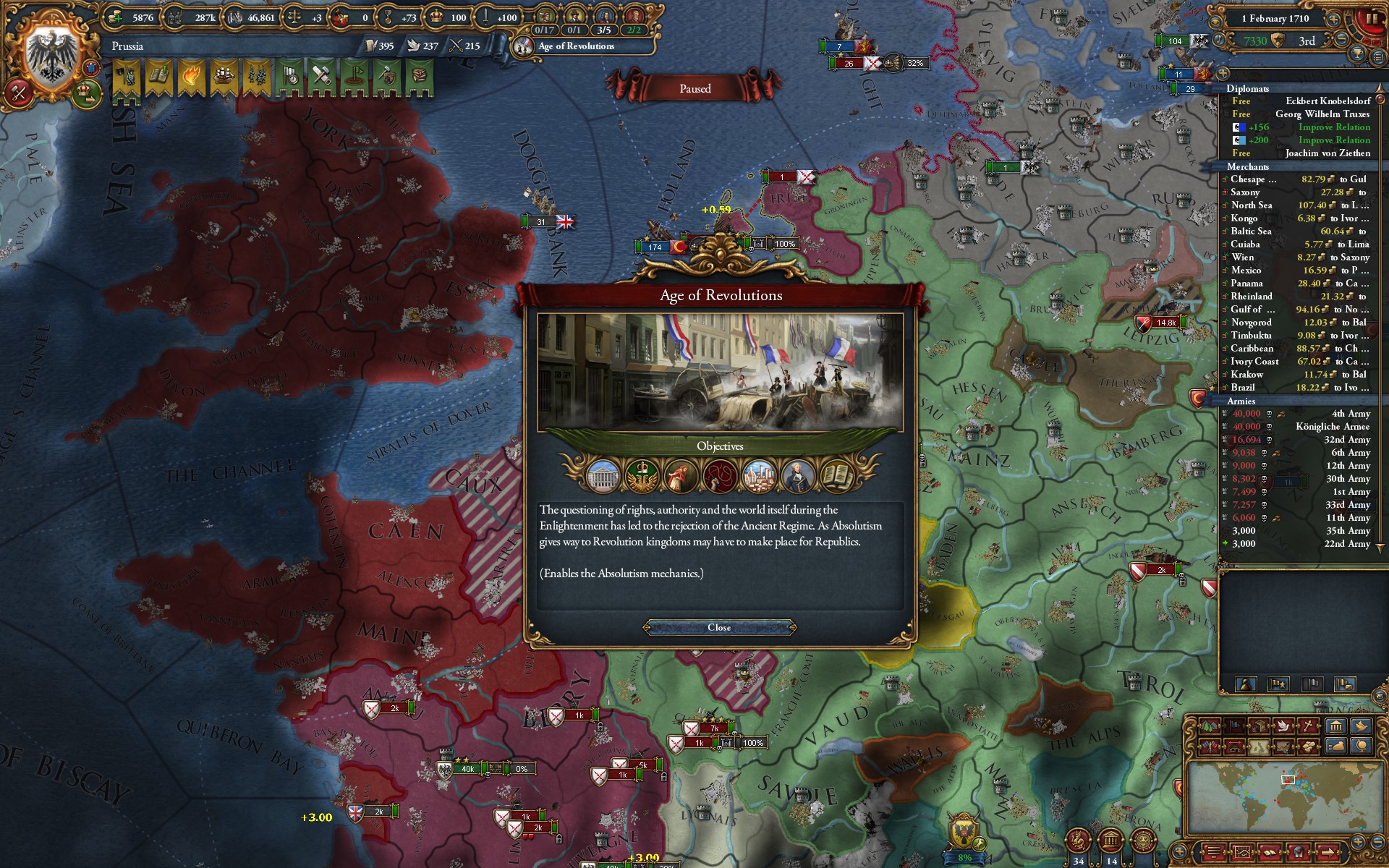Open the terrain mapmode on the minimap toolbar

click(1209, 726)
